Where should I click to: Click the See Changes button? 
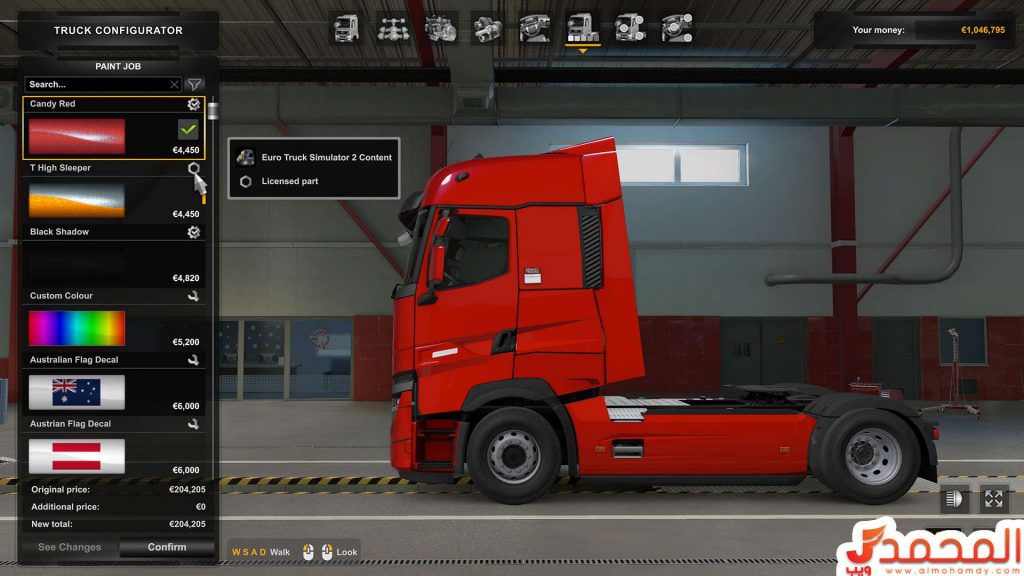pyautogui.click(x=69, y=547)
